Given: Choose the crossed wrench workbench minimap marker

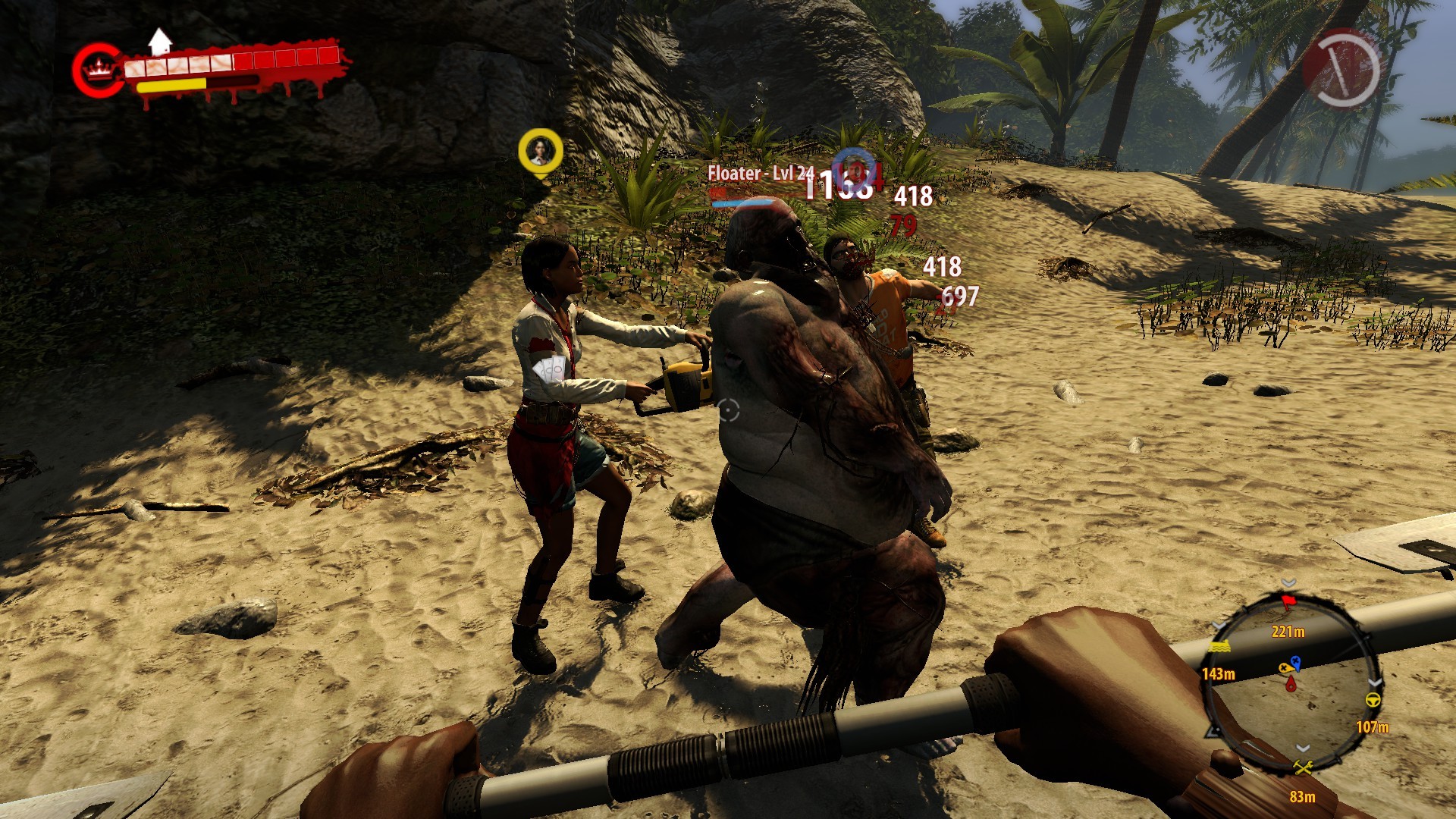Looking at the screenshot, I should click(x=1303, y=769).
